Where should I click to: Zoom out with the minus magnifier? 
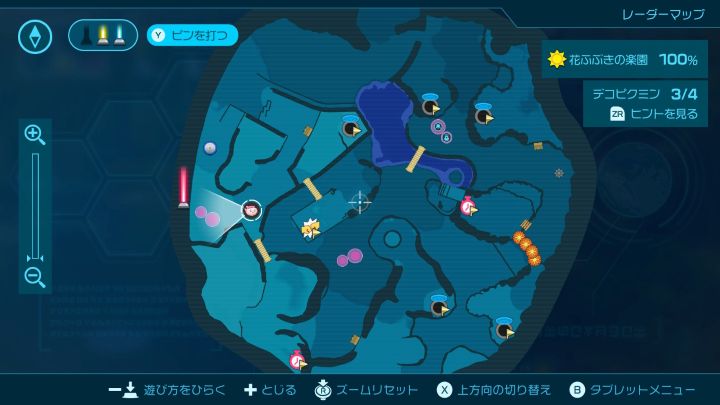(x=35, y=278)
